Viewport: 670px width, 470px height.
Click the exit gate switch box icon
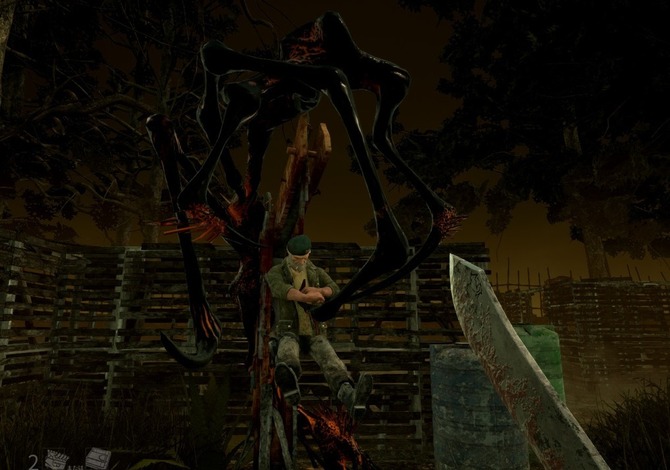click(x=97, y=458)
